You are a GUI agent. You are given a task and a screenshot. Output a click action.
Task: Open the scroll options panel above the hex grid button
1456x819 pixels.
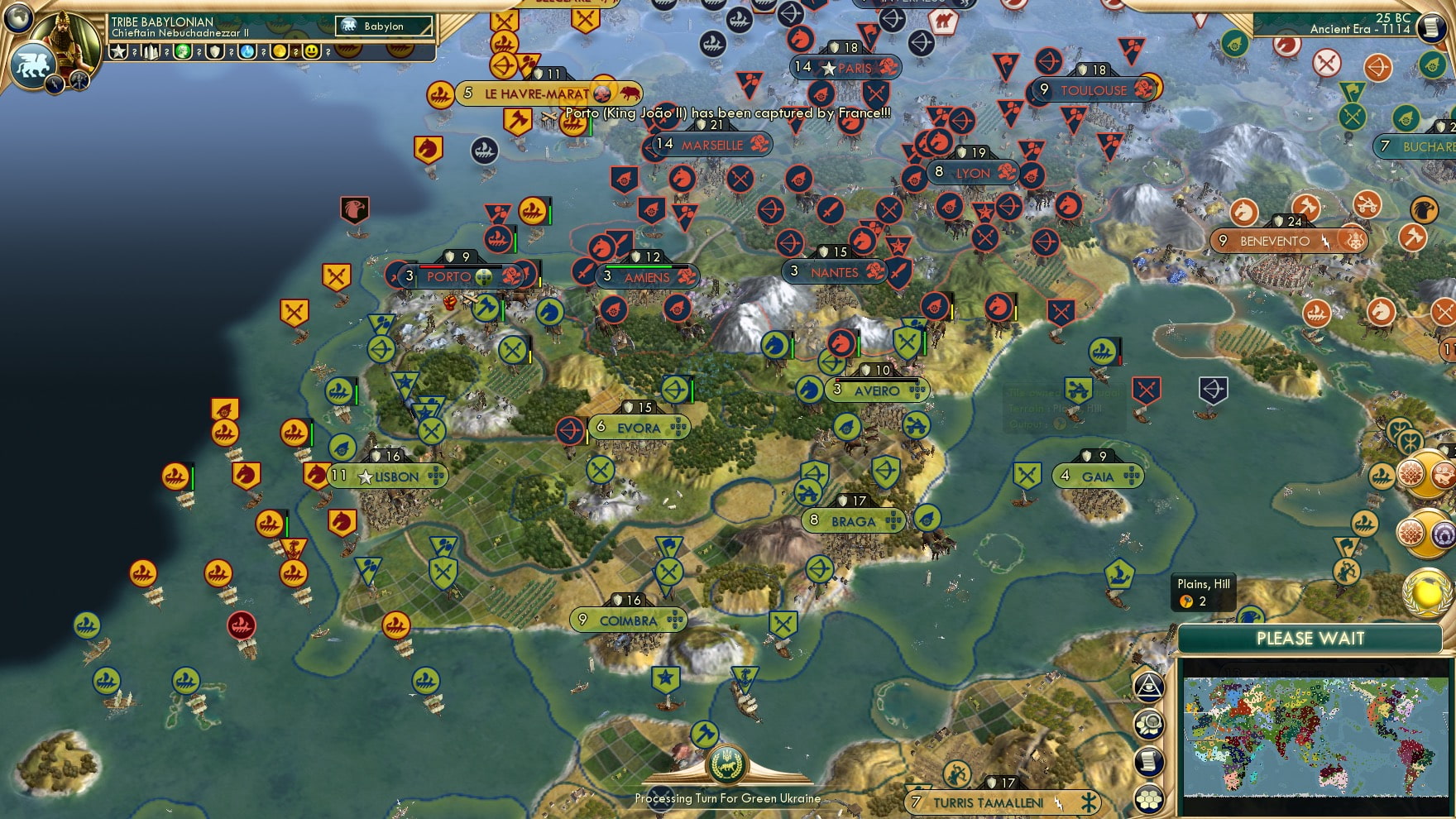pos(1149,761)
